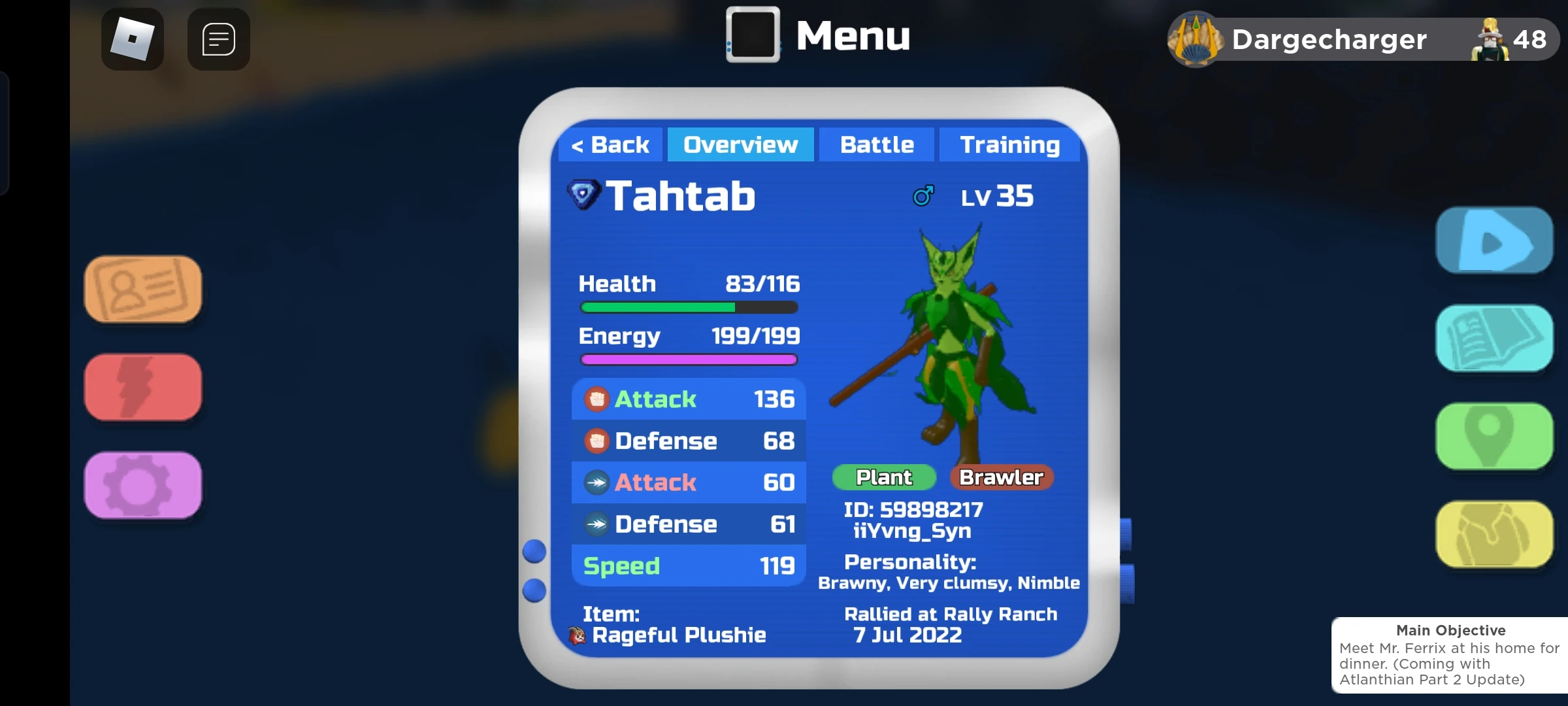The width and height of the screenshot is (1568, 706).
Task: Click the gem icon beside Tahtab's name
Action: point(583,194)
